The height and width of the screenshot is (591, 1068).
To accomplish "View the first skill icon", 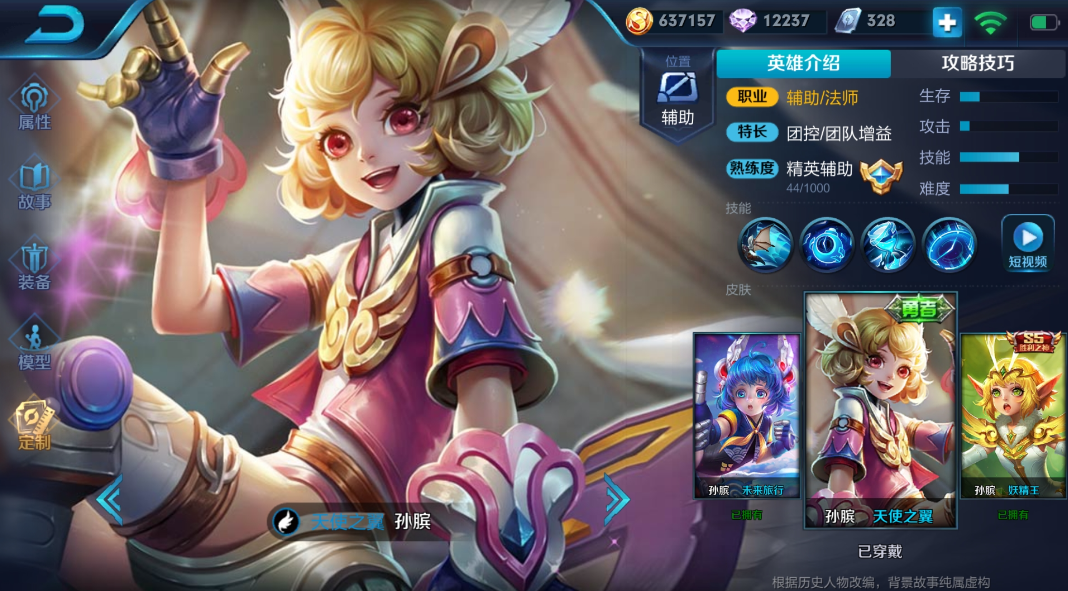I will click(766, 244).
